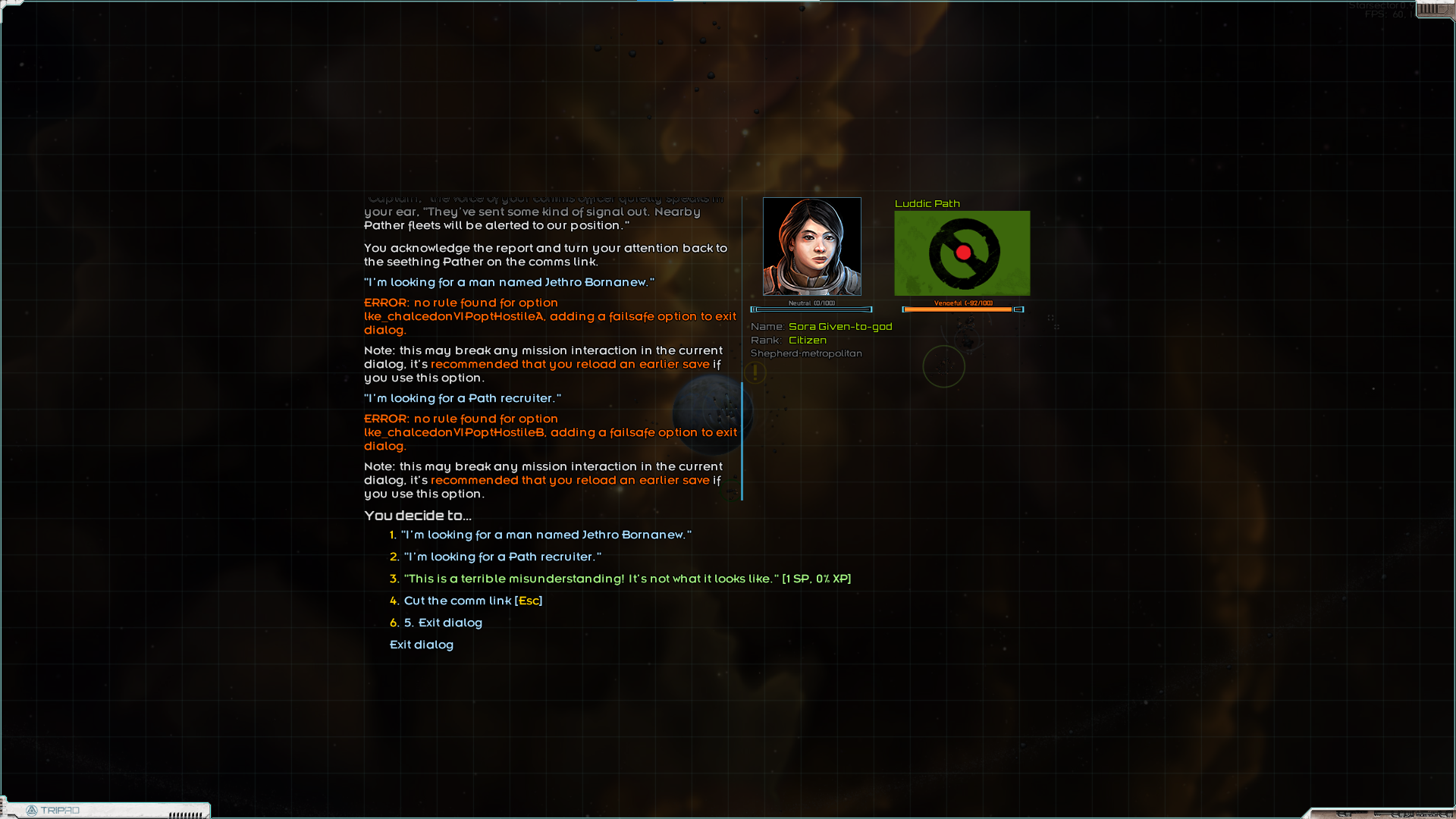Choose option 6, "5. Exit dialog"
The image size is (1456, 819).
443,623
